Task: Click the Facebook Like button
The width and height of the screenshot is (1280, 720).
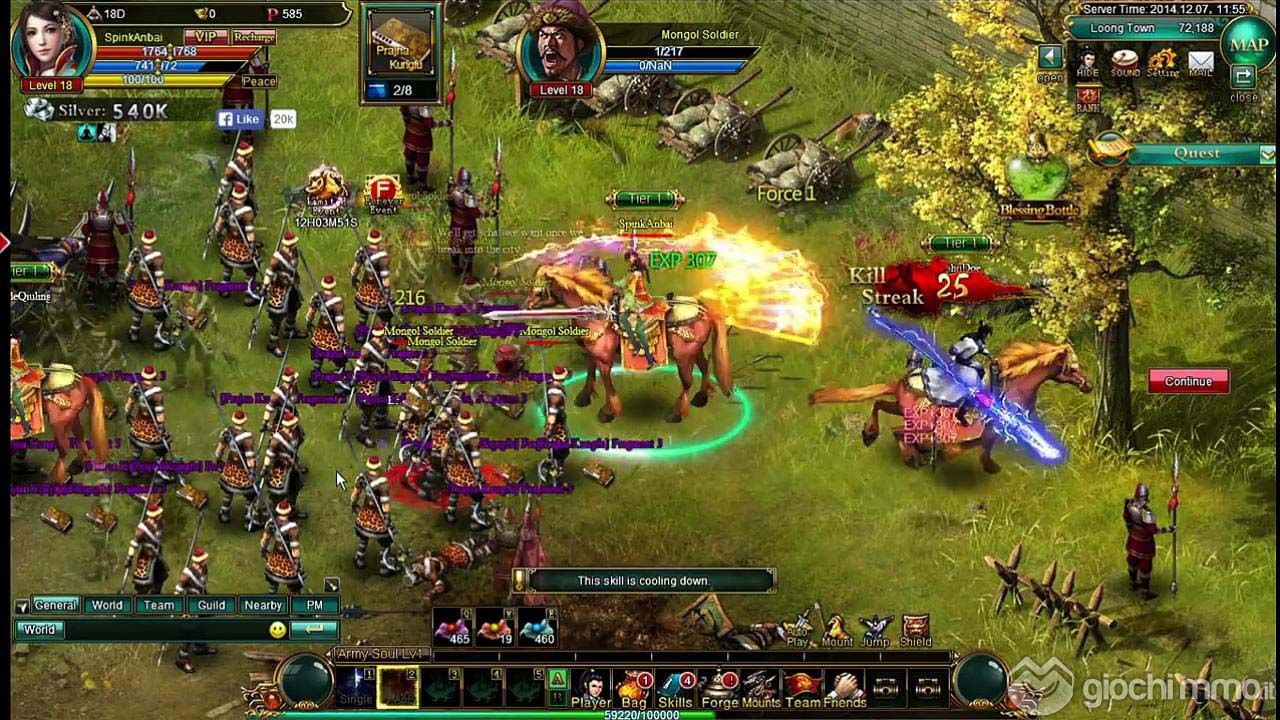Action: coord(240,119)
